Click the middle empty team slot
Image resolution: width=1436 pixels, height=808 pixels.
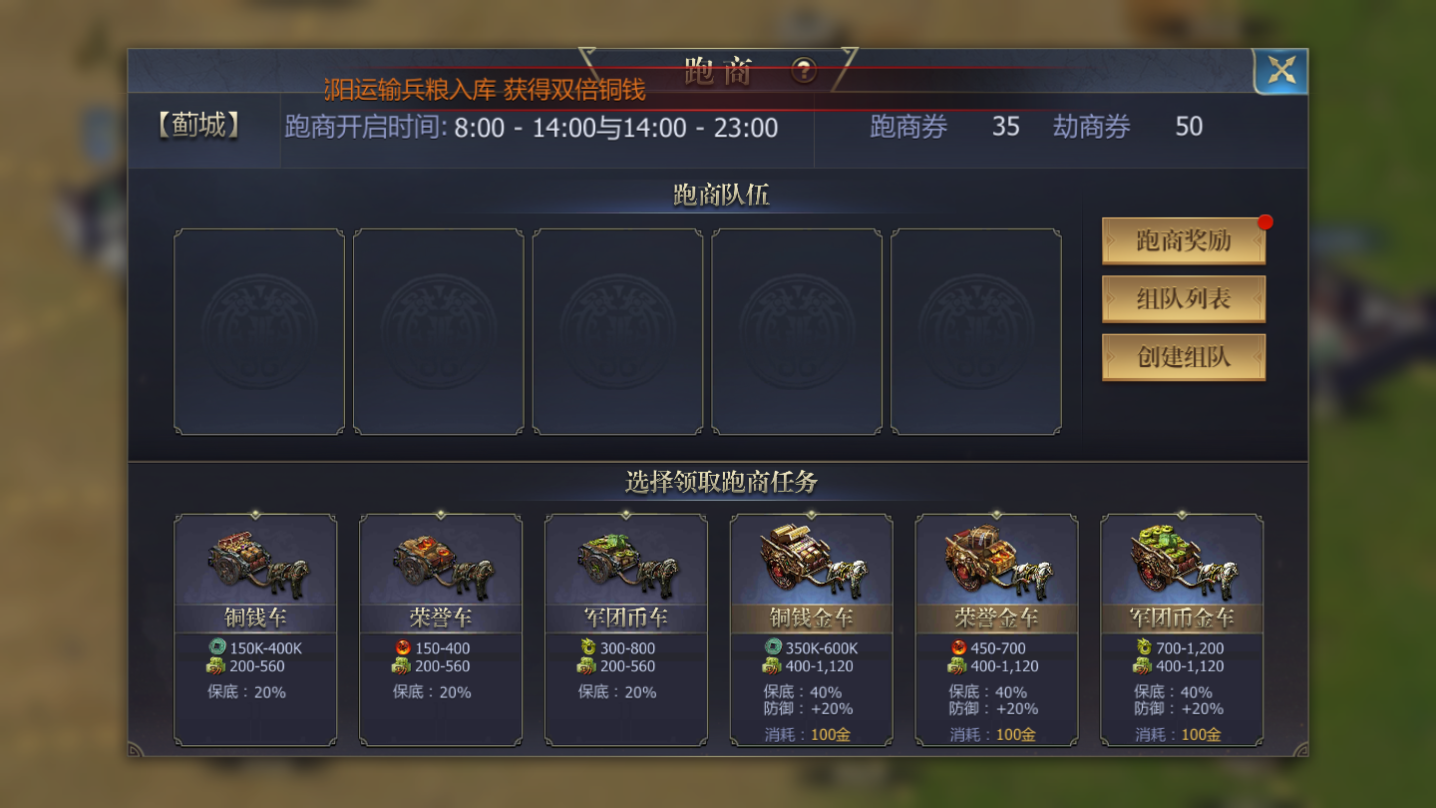click(618, 331)
